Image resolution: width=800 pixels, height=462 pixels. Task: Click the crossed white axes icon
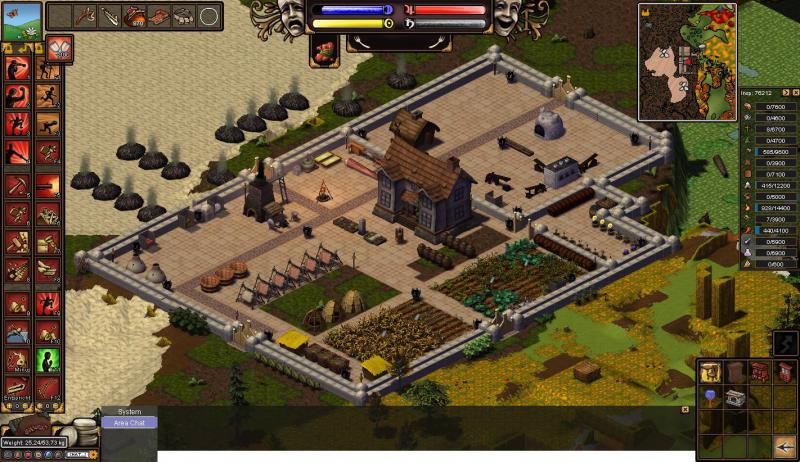pos(56,47)
